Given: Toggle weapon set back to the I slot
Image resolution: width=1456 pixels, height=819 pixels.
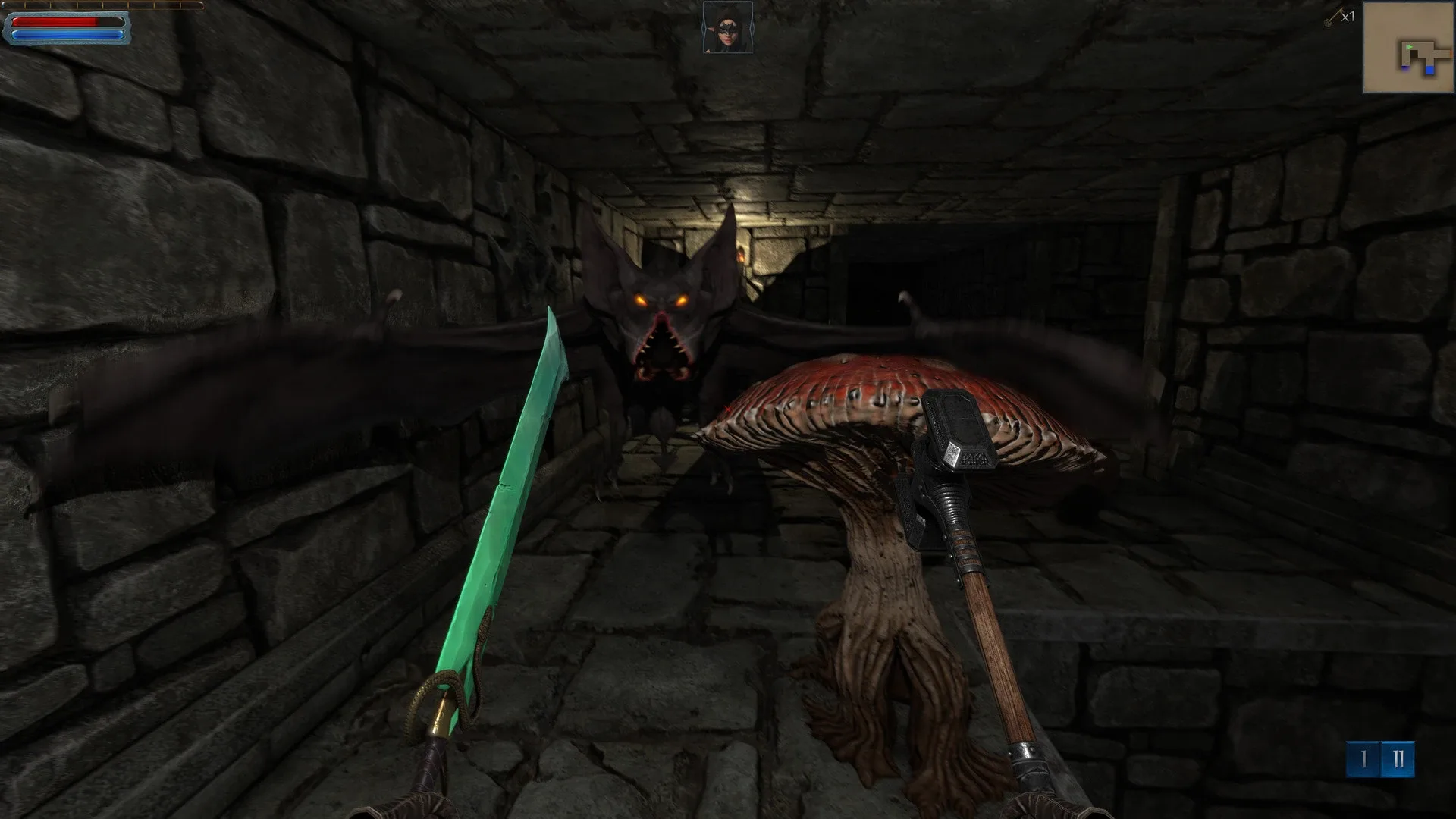Looking at the screenshot, I should click(1363, 760).
